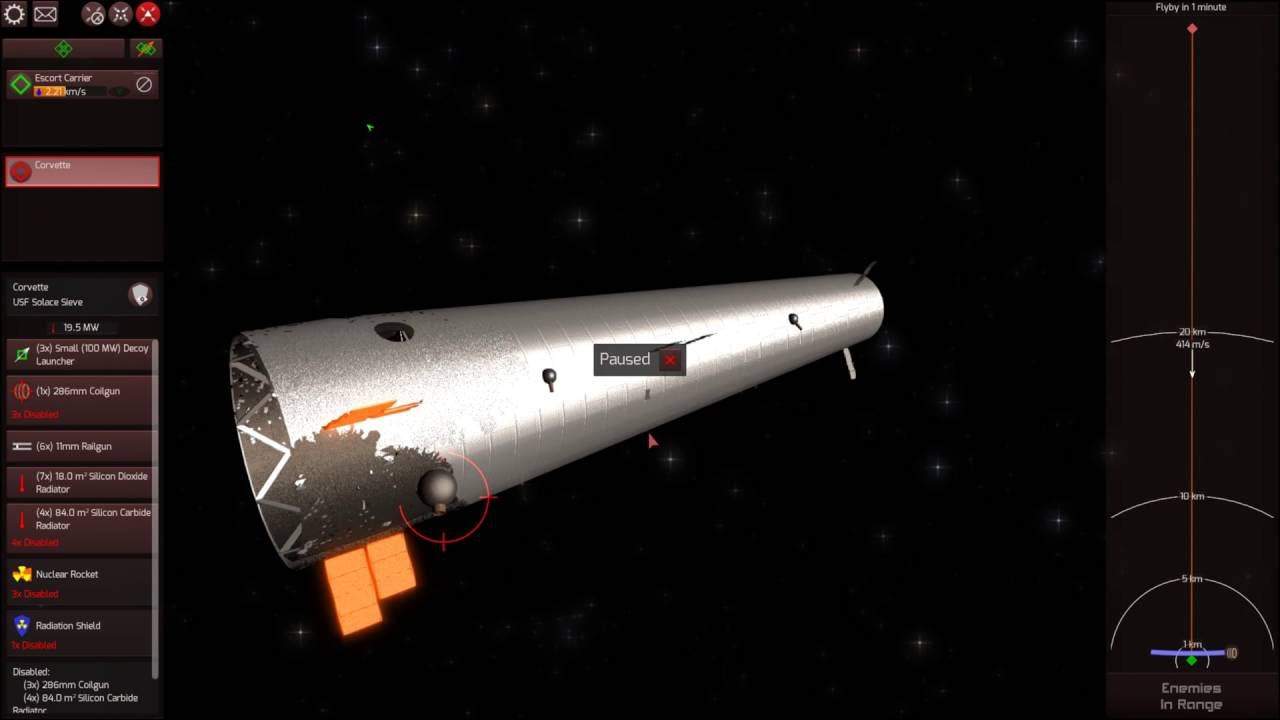Select the 11mm Railgun module row
This screenshot has width=1280, height=720.
pyautogui.click(x=82, y=446)
